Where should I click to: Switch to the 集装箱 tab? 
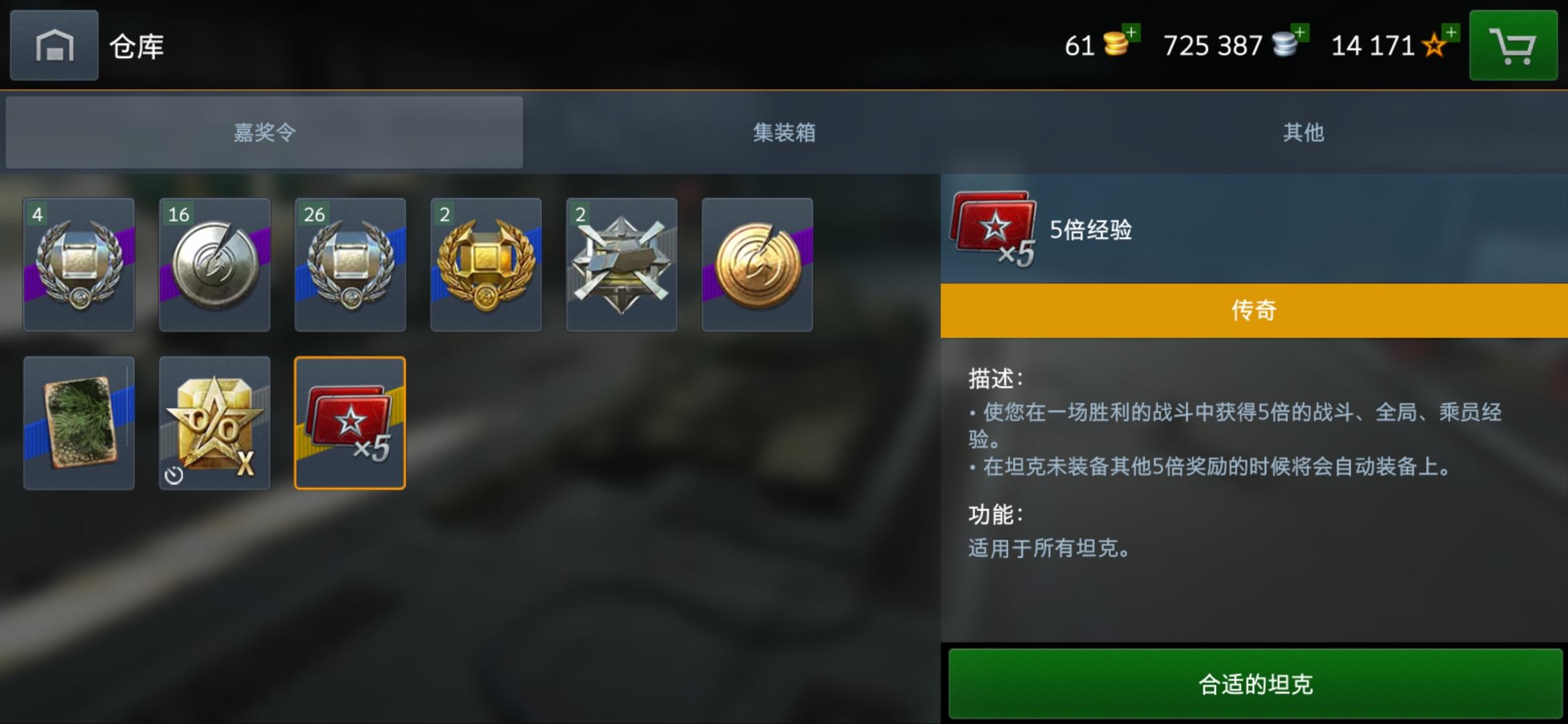(784, 133)
